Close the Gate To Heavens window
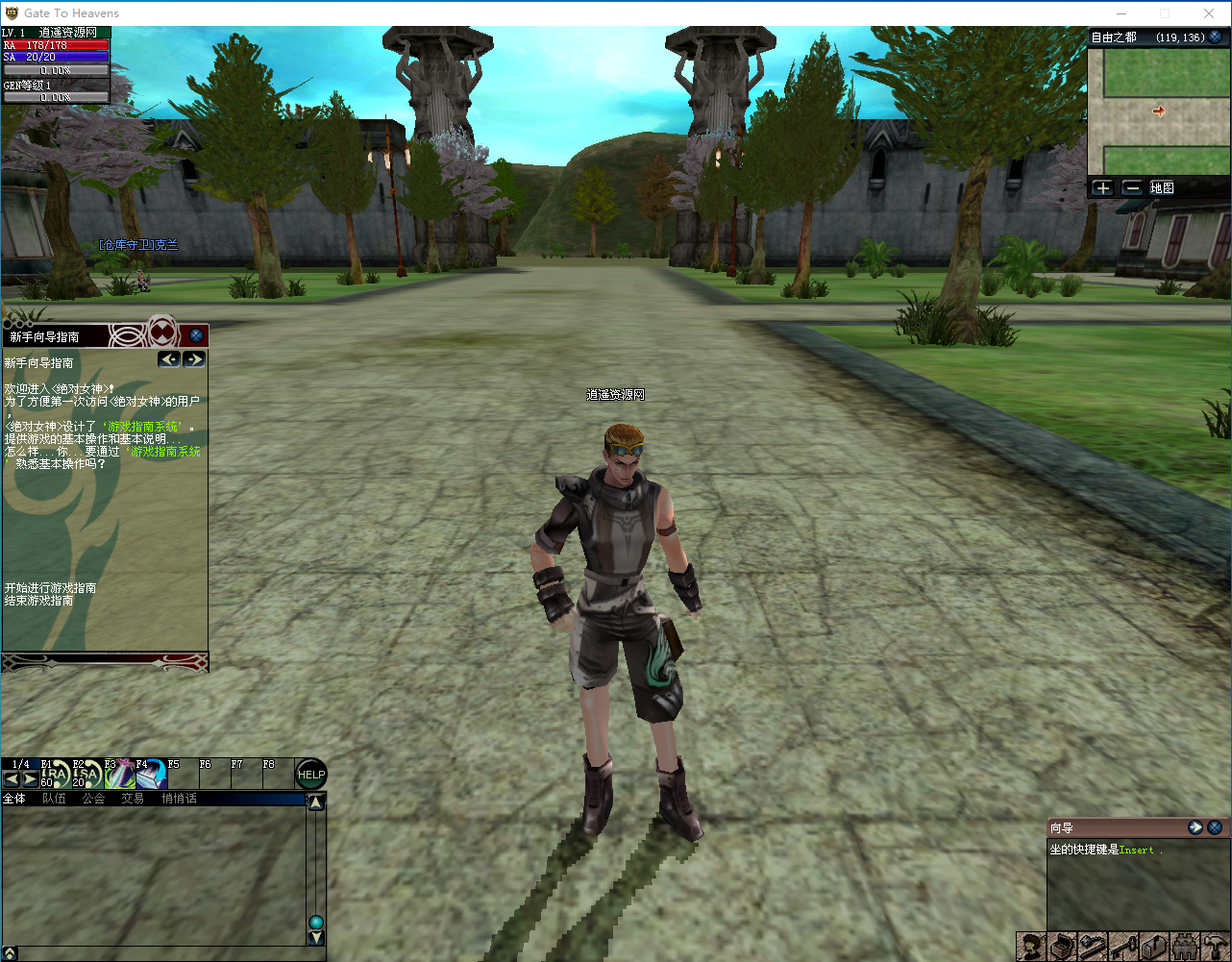 click(x=1209, y=13)
